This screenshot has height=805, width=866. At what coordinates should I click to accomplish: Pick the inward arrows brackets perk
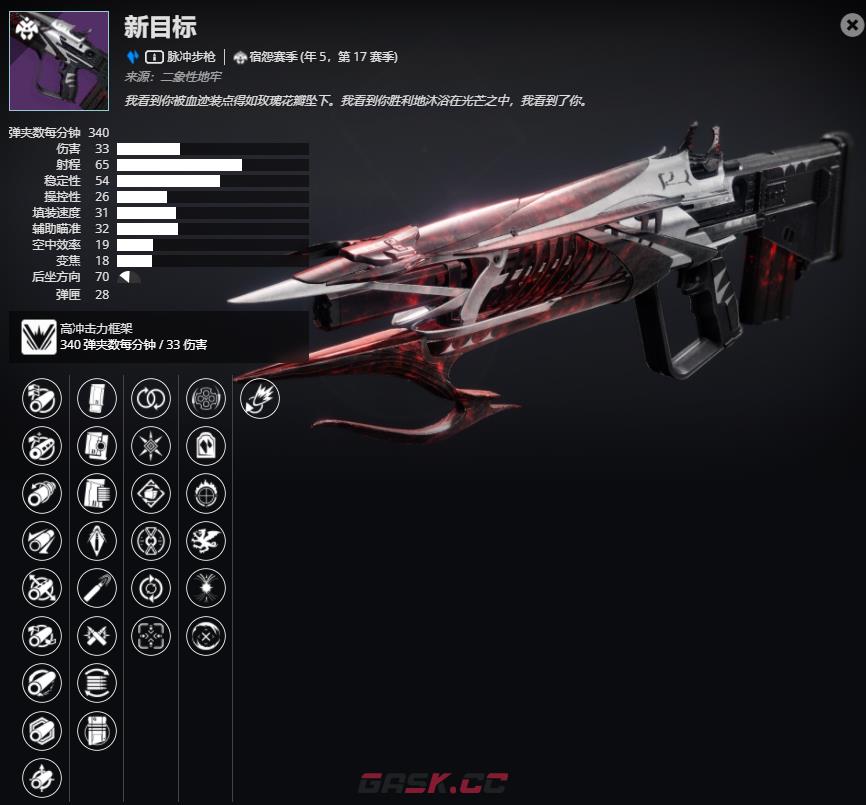pyautogui.click(x=151, y=635)
